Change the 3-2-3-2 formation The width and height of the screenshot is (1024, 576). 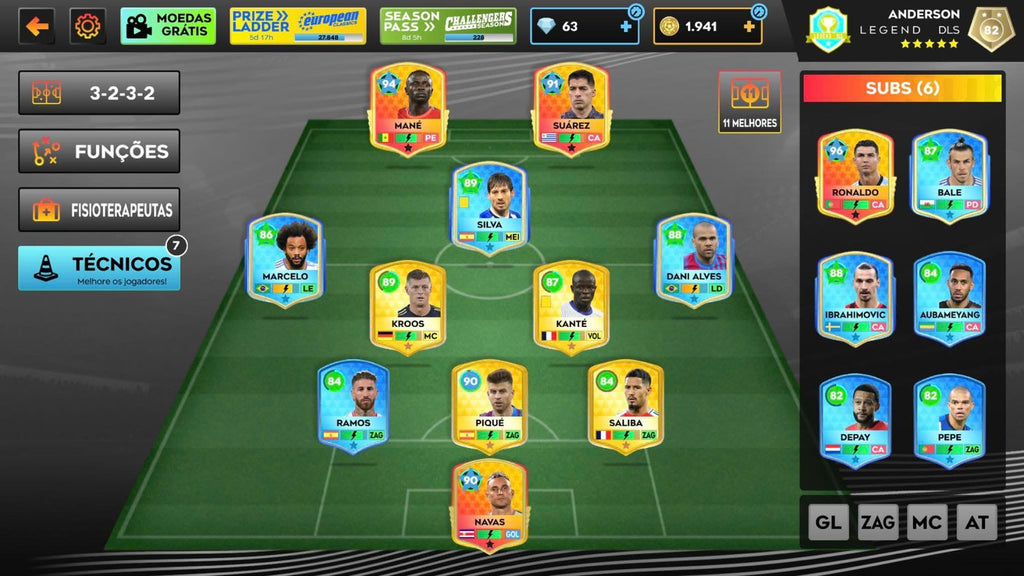pos(99,93)
